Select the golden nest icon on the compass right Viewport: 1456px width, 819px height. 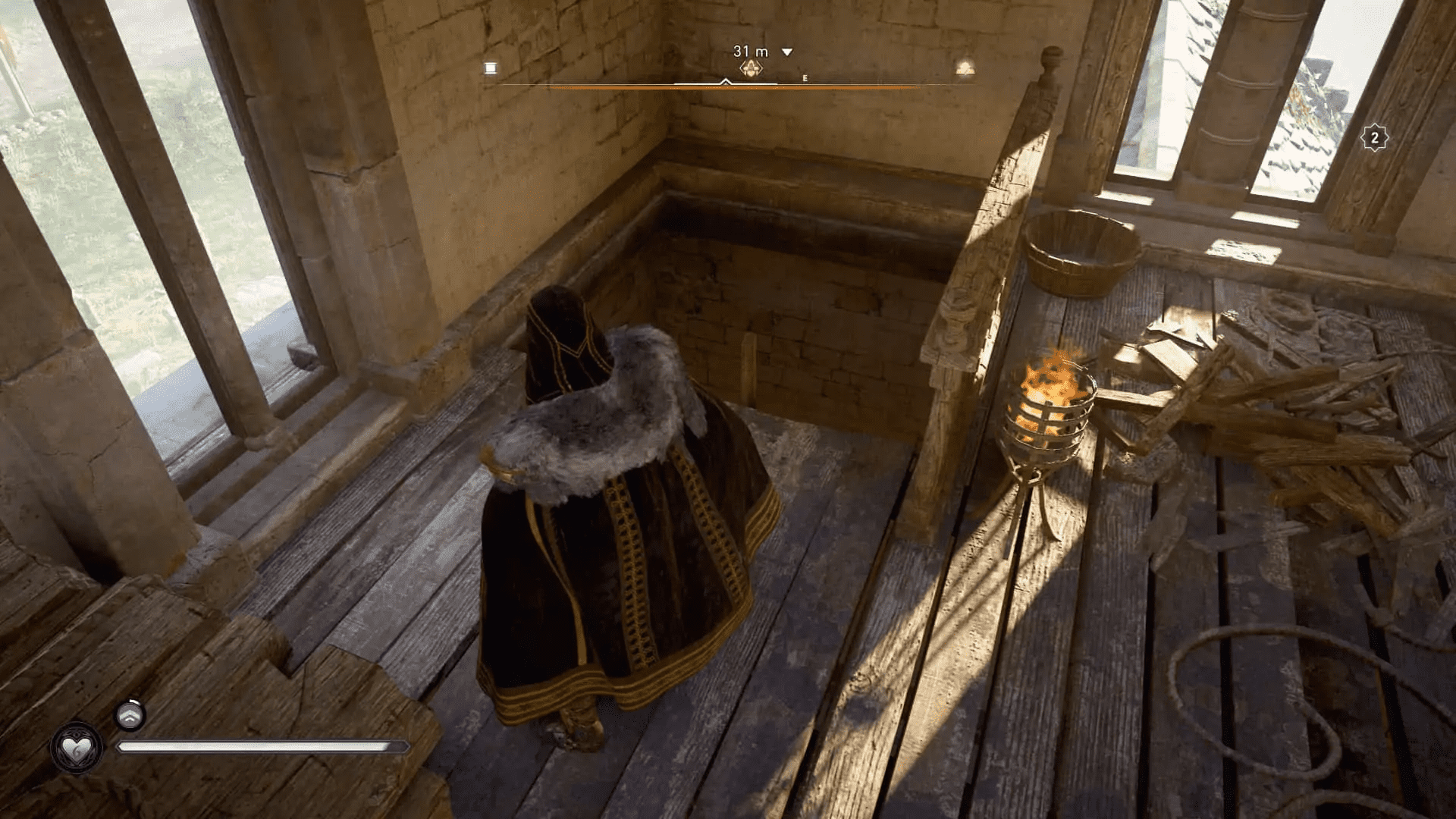965,68
